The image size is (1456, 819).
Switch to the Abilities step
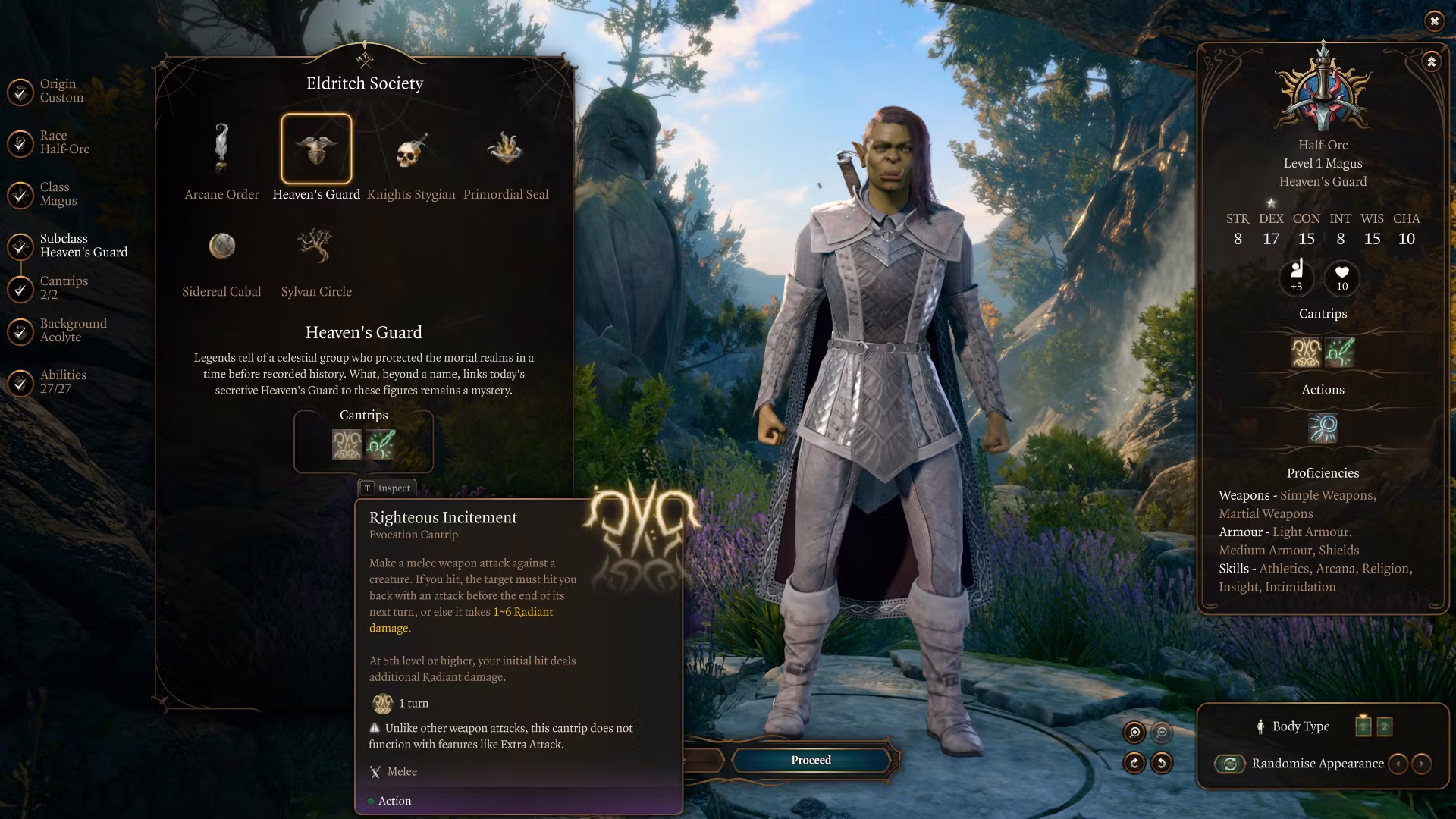coord(21,382)
